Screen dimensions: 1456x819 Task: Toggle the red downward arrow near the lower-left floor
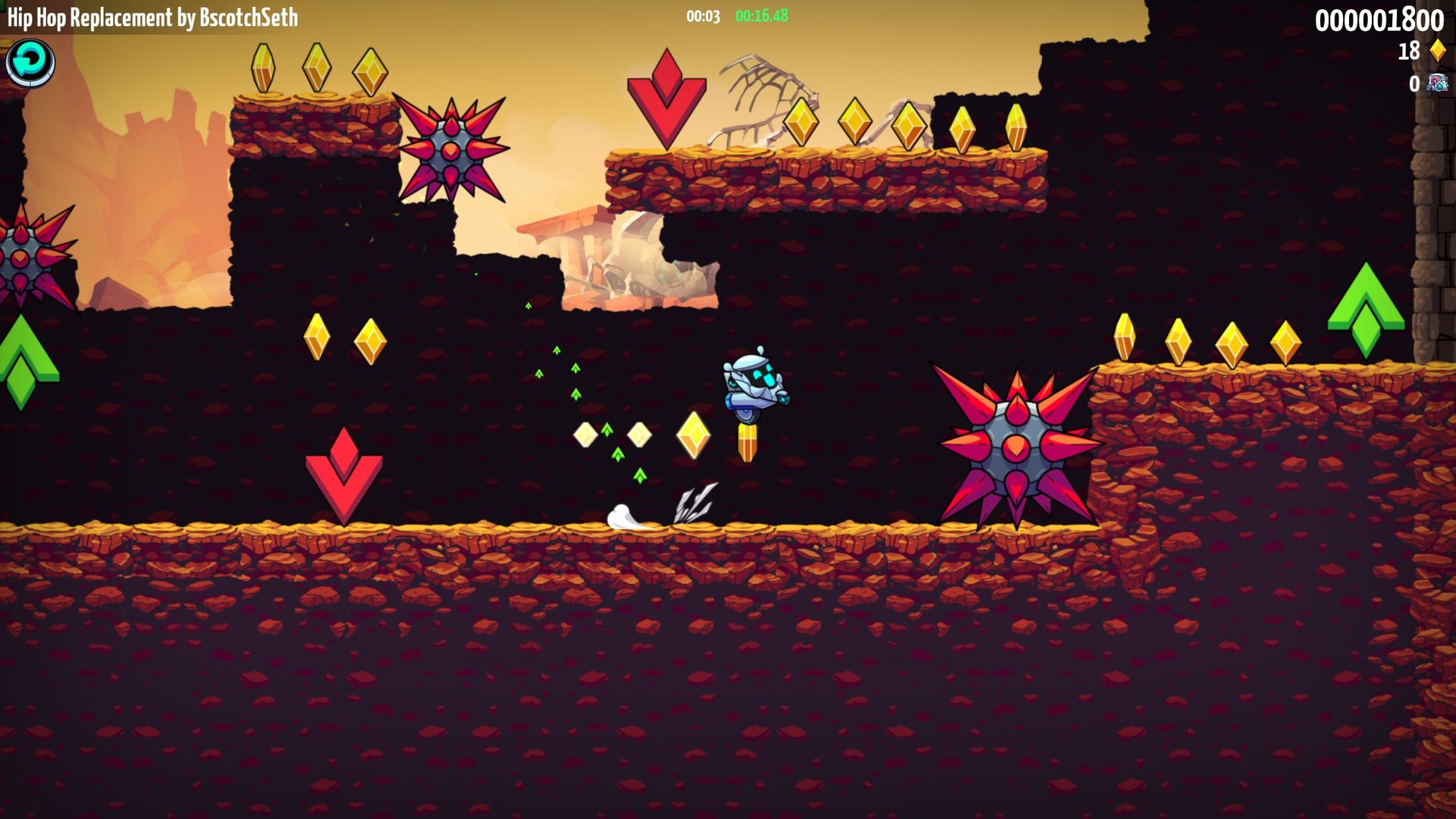345,474
